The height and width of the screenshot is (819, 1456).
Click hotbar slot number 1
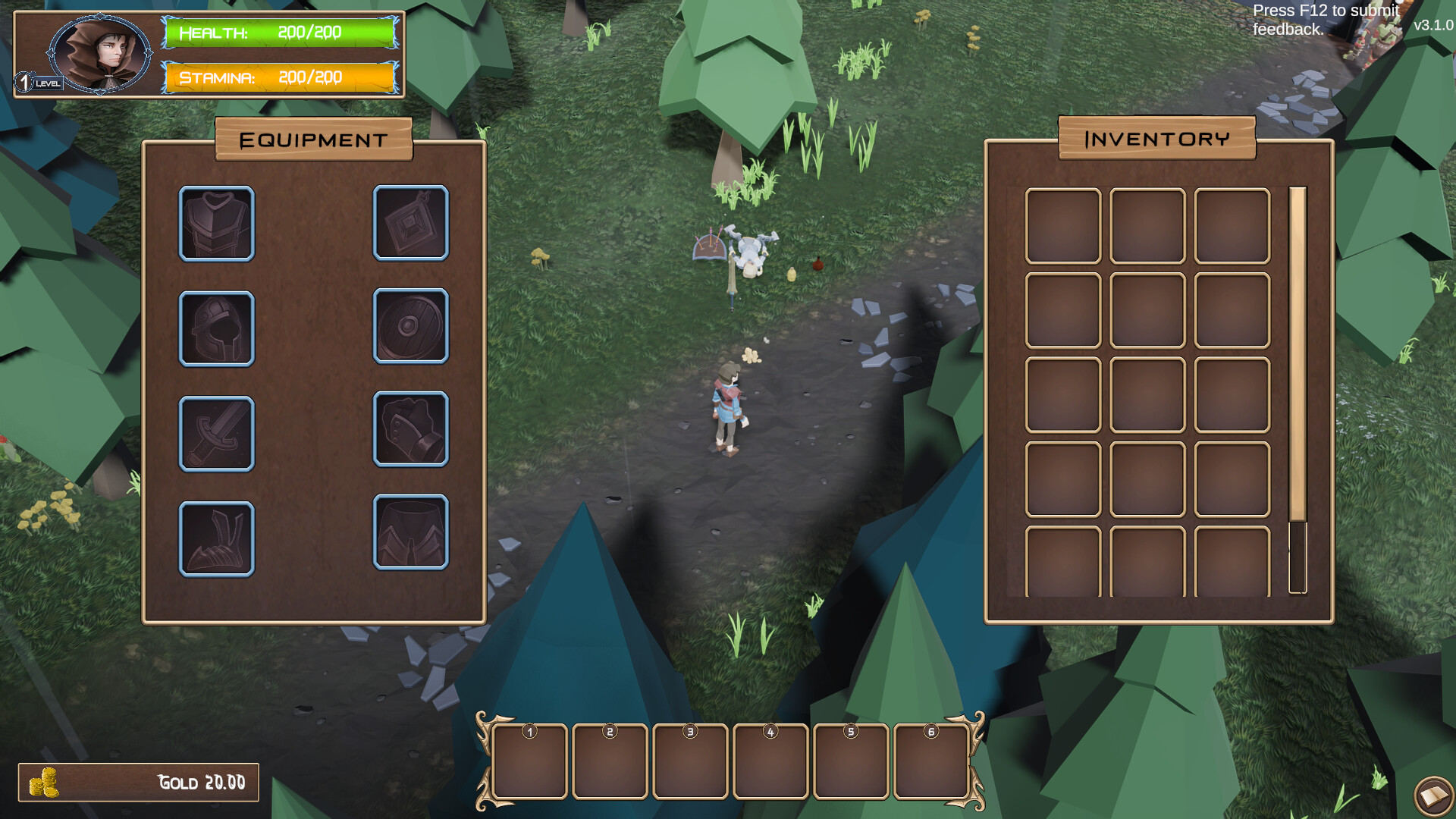point(529,761)
